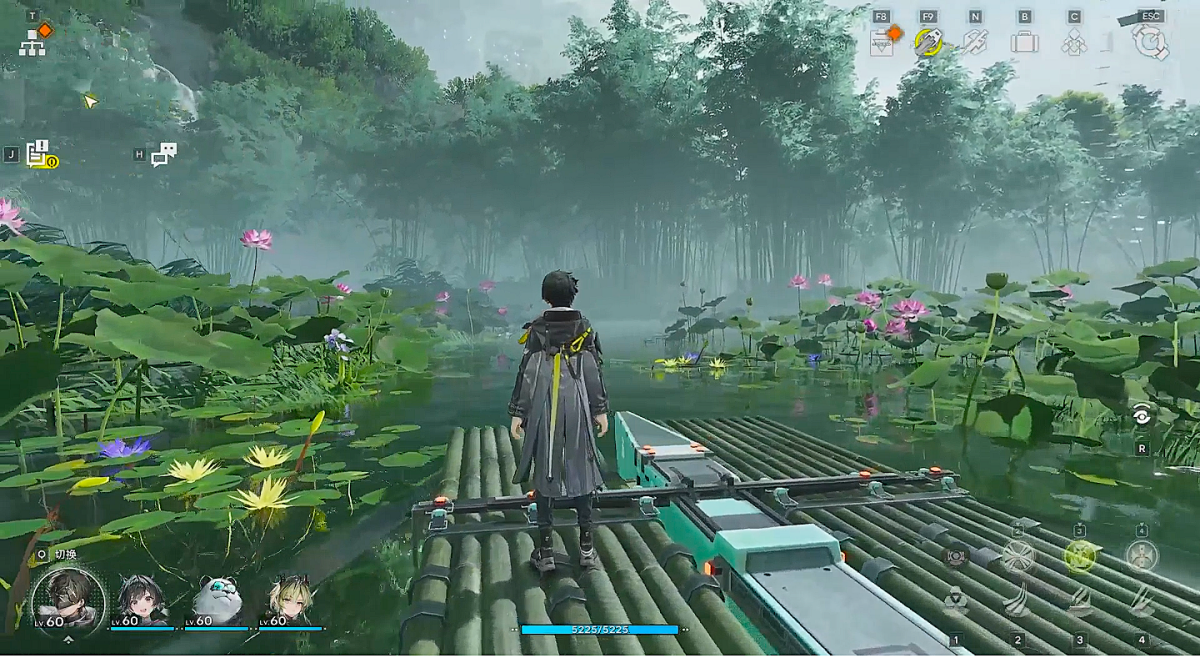
Task: Open the briefcase backpack icon
Action: coord(1024,42)
